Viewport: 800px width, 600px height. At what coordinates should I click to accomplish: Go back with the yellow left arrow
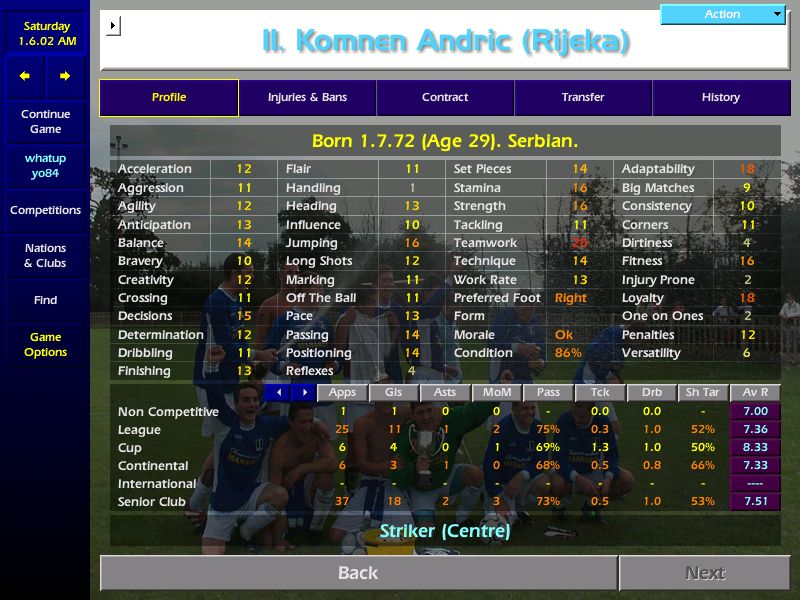click(x=25, y=76)
